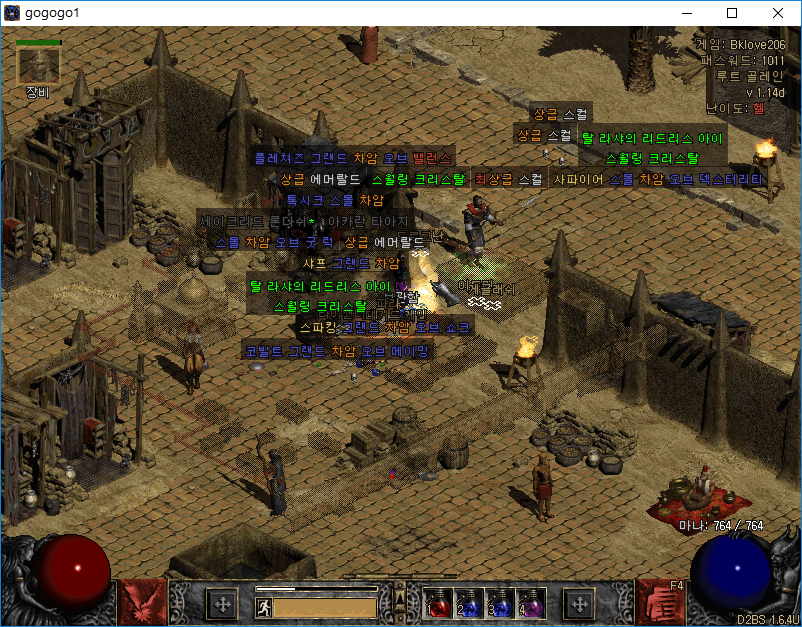Pick up the 최상급 스컬 item label
802x627 pixels.
pos(508,180)
